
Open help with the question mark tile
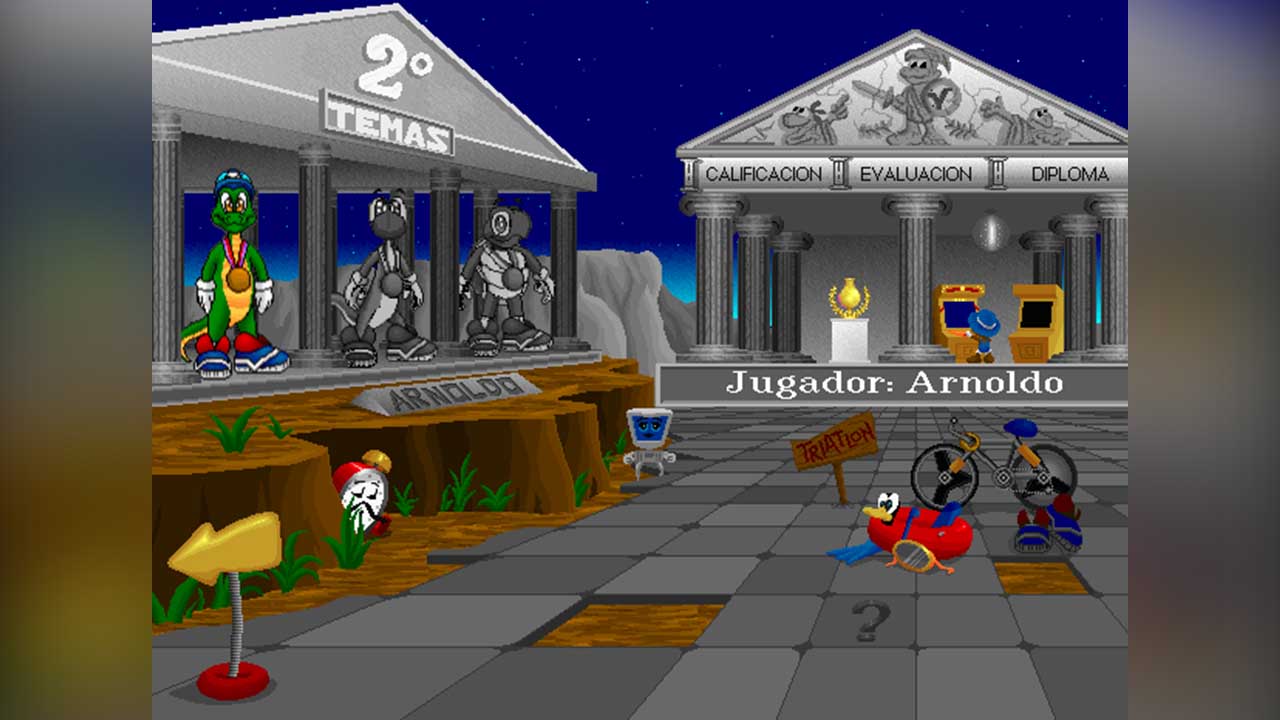click(870, 620)
